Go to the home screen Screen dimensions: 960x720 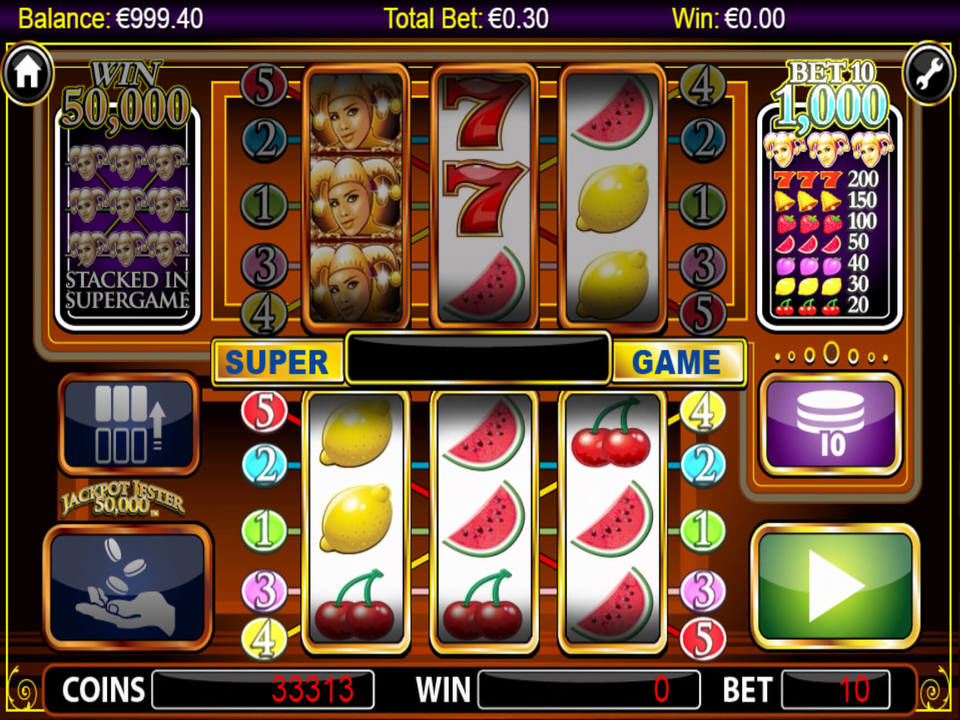coord(27,72)
